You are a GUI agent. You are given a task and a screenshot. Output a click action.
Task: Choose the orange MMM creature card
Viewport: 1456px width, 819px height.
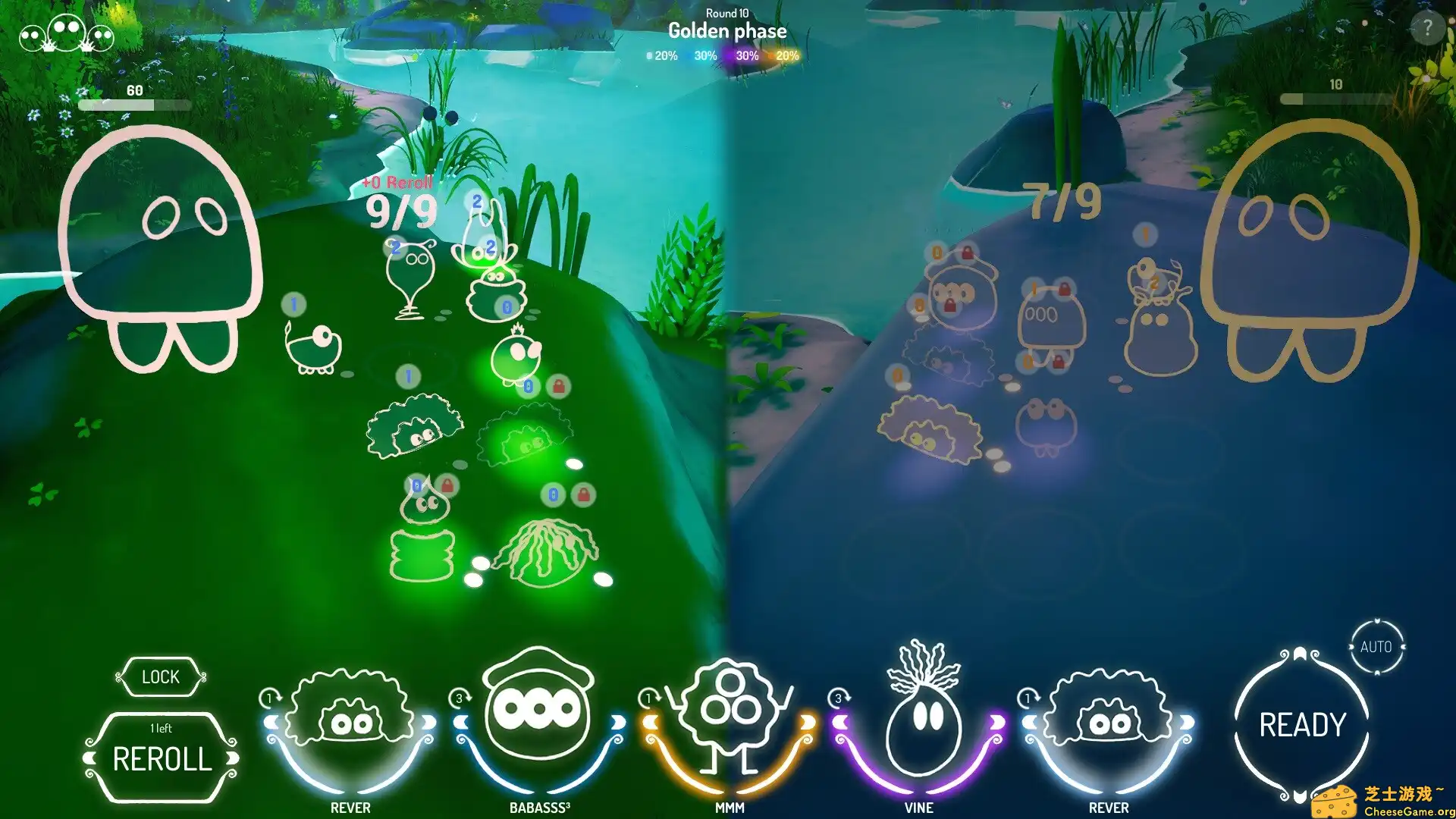tap(728, 720)
